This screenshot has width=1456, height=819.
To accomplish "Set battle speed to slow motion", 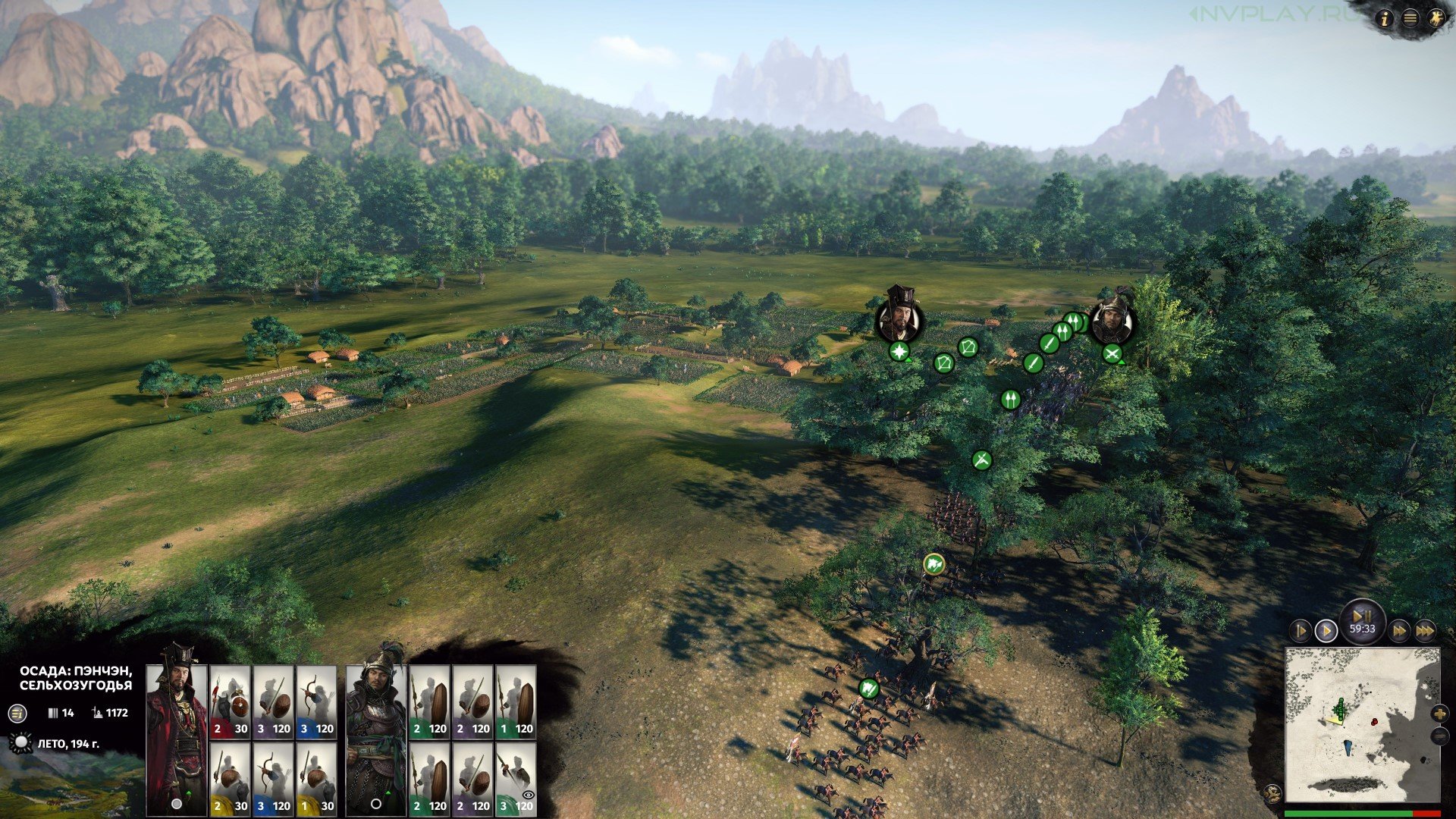I will click(1300, 630).
